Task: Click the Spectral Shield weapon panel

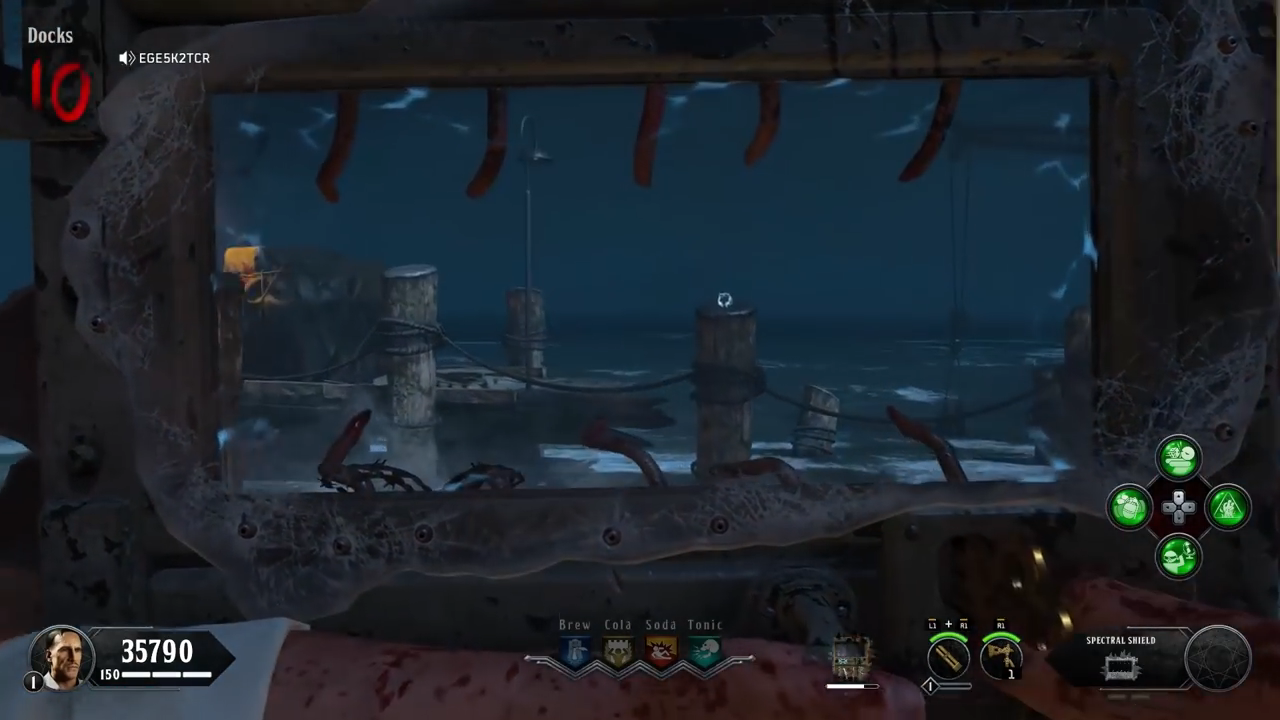Action: pyautogui.click(x=1121, y=660)
